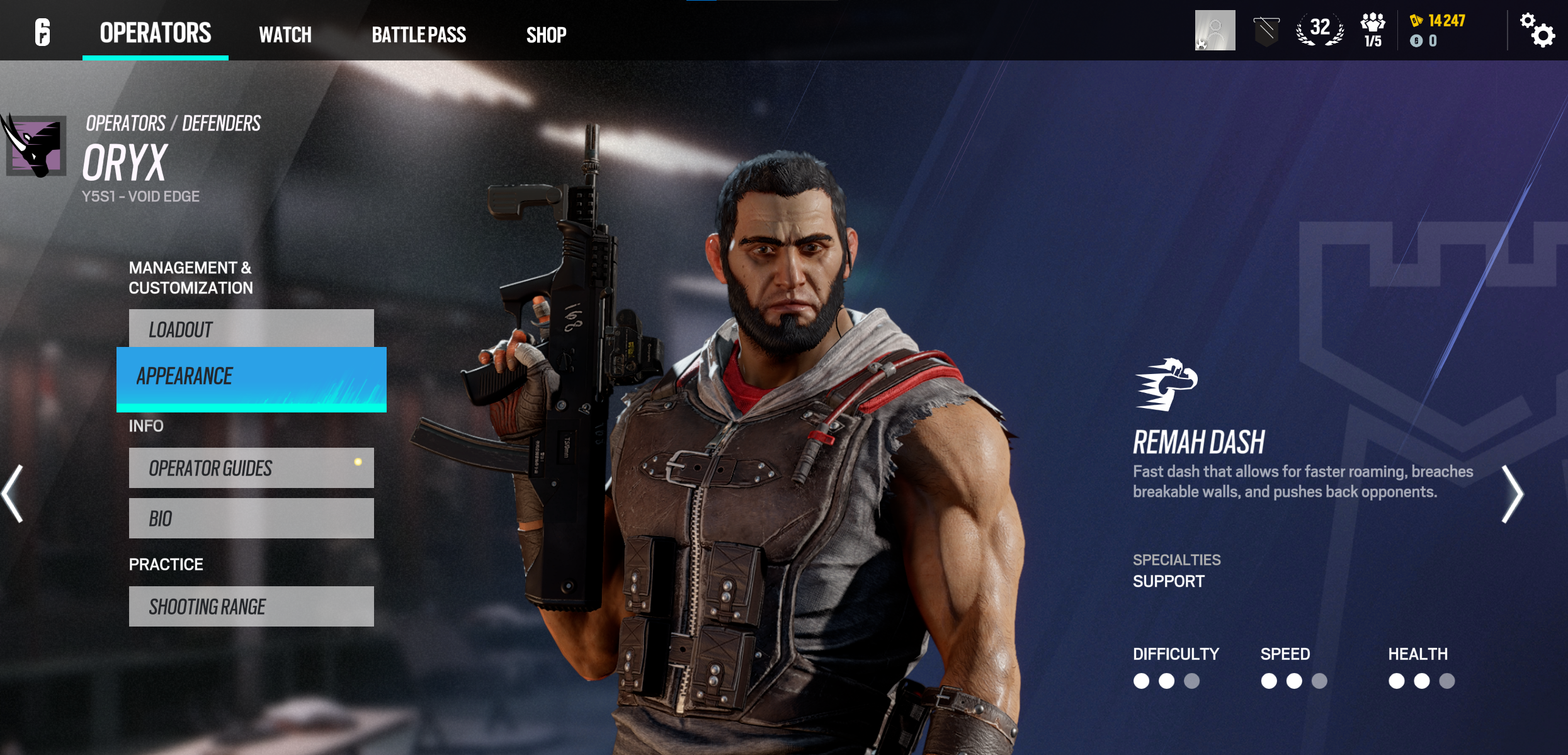Click the Rainbow Six home logo
The image size is (1568, 755).
pos(42,31)
